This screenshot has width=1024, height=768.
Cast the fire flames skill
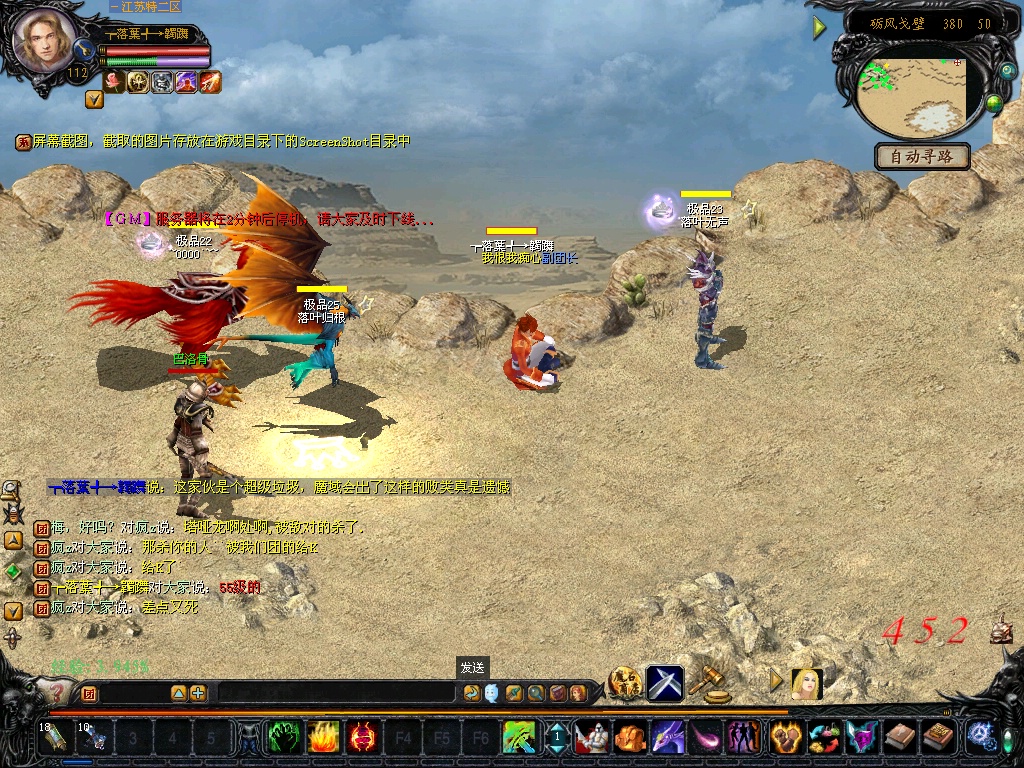point(323,738)
